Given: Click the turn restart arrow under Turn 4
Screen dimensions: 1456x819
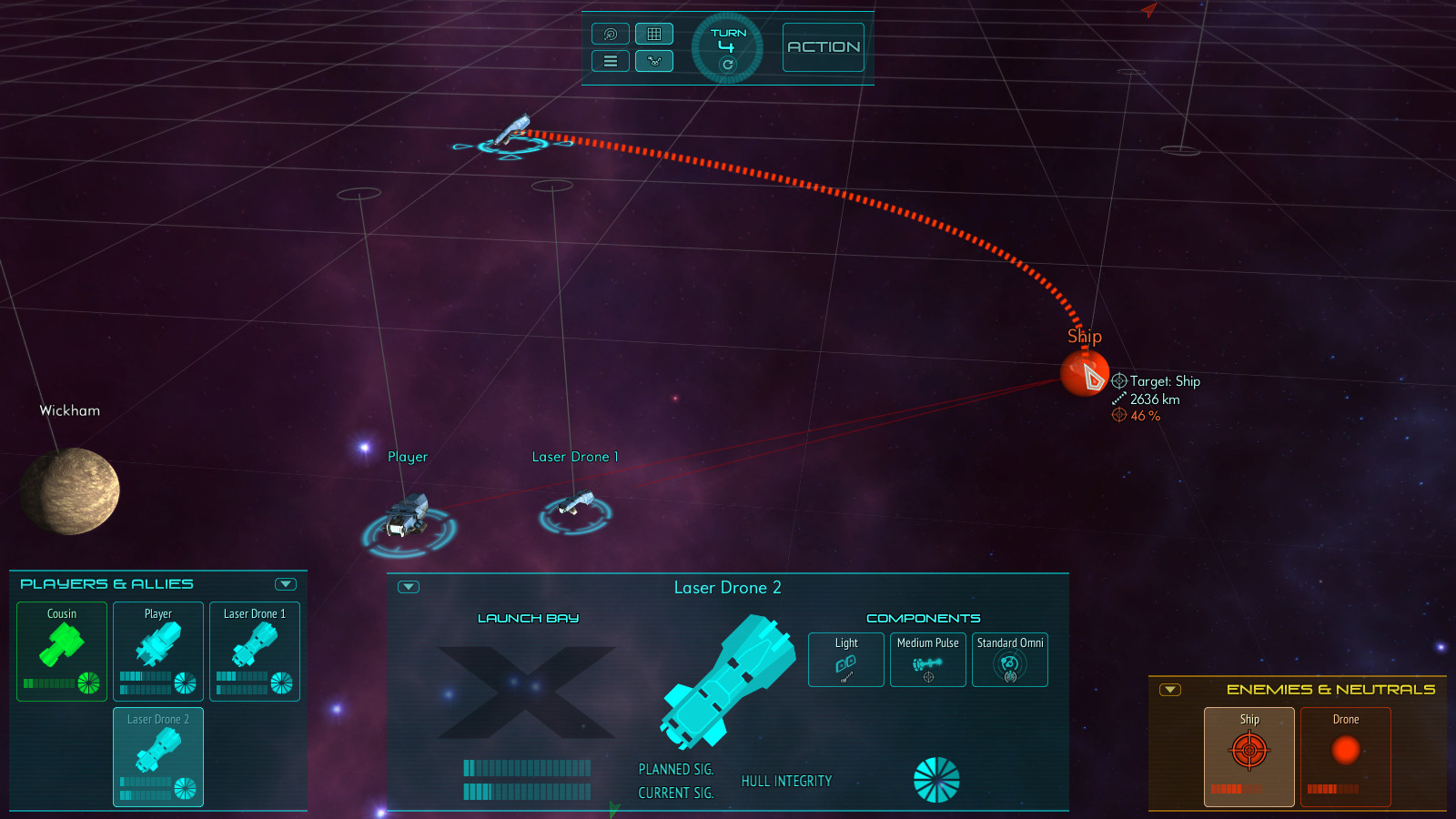Looking at the screenshot, I should pos(726,65).
